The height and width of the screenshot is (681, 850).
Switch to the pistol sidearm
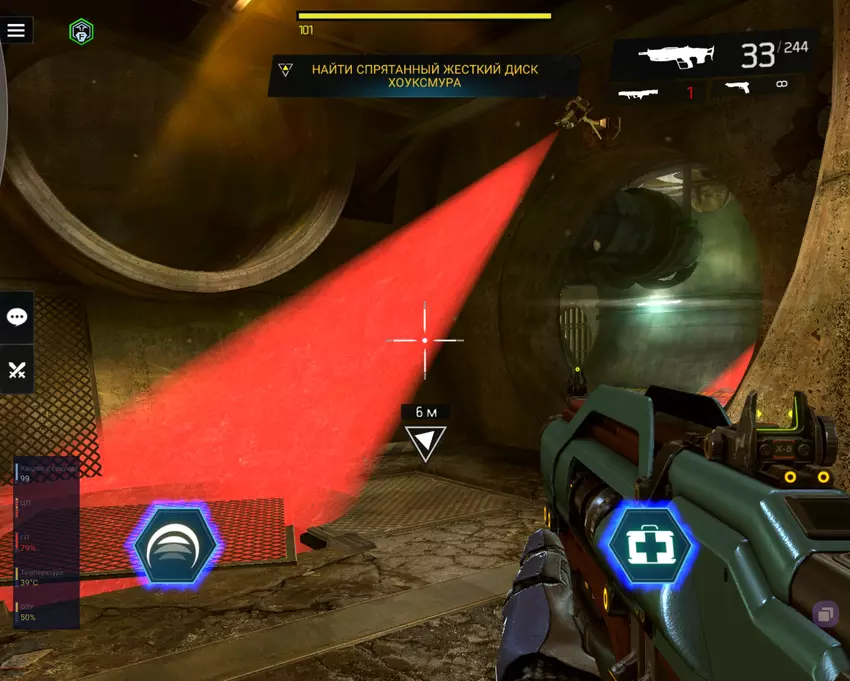pos(739,89)
